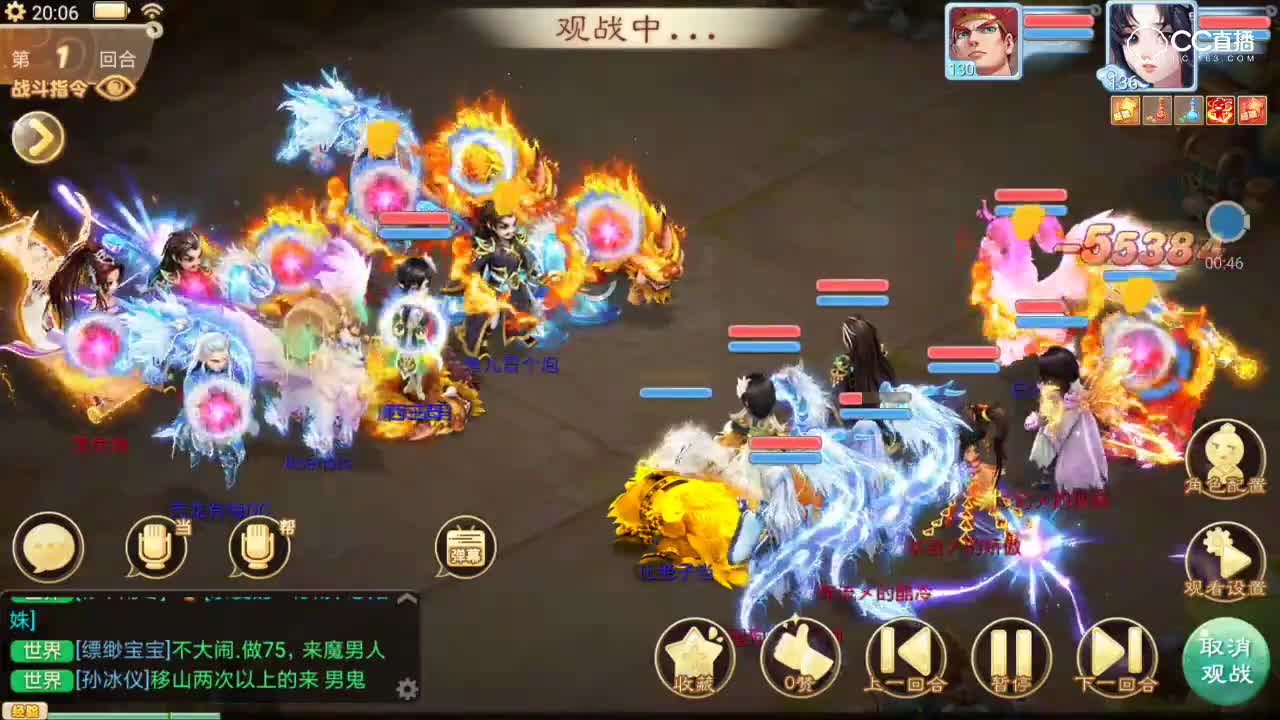Select the blue potion buff icon
The height and width of the screenshot is (720, 1280).
pyautogui.click(x=1190, y=110)
